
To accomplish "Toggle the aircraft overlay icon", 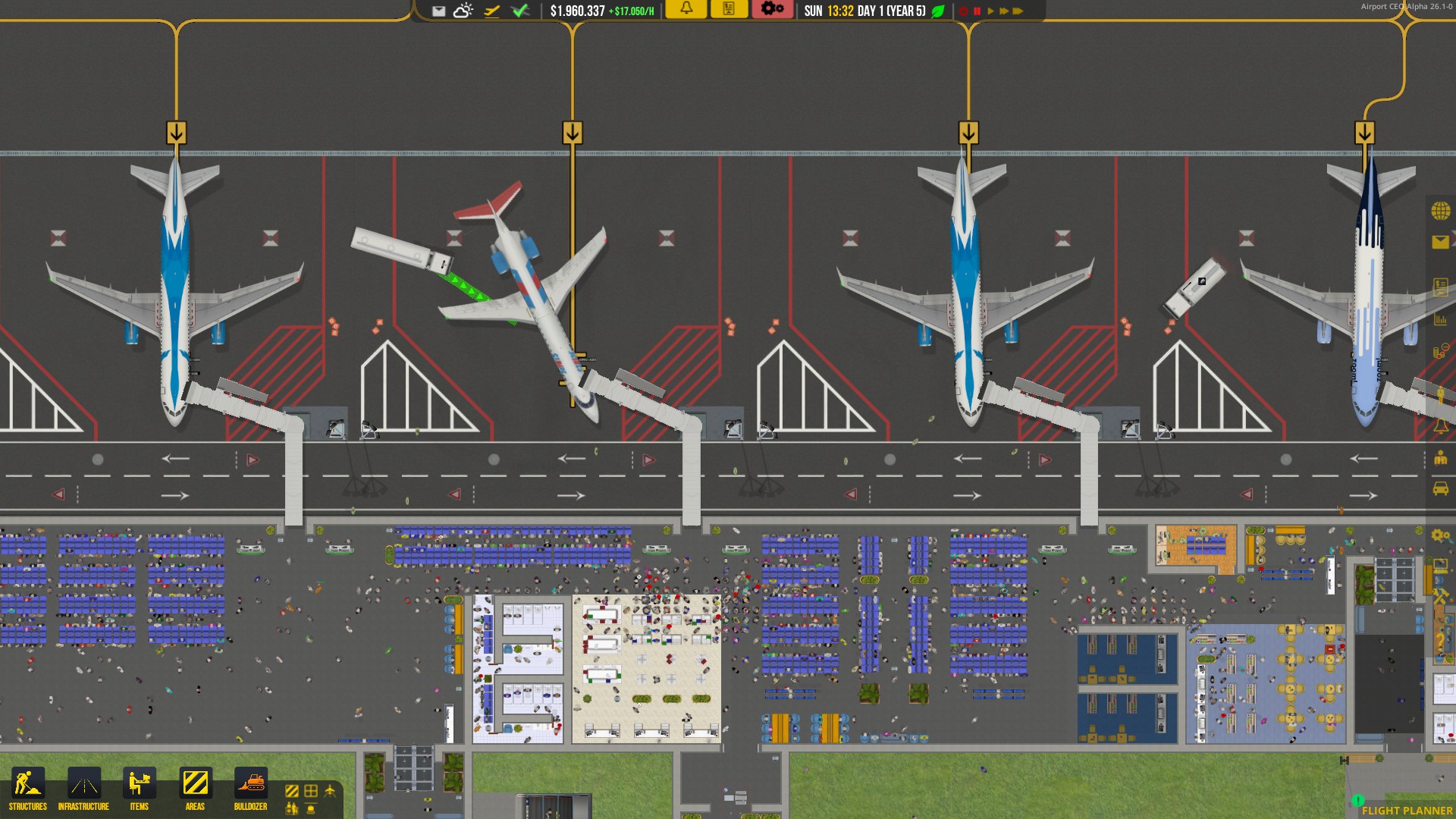I will pos(330,789).
